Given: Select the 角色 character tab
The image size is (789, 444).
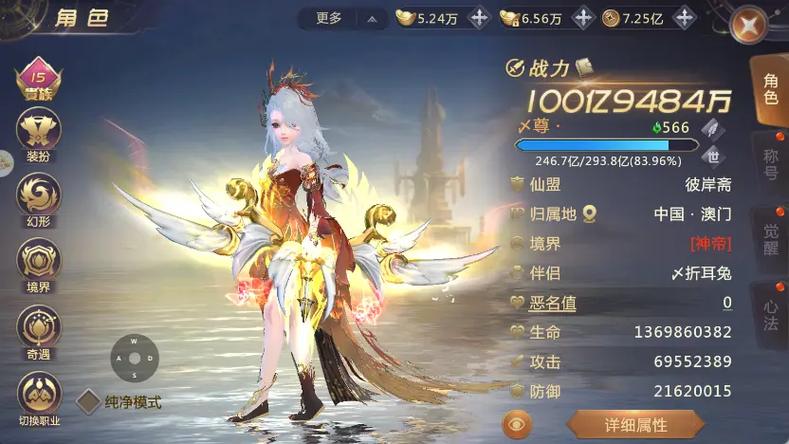Looking at the screenshot, I should [x=771, y=88].
